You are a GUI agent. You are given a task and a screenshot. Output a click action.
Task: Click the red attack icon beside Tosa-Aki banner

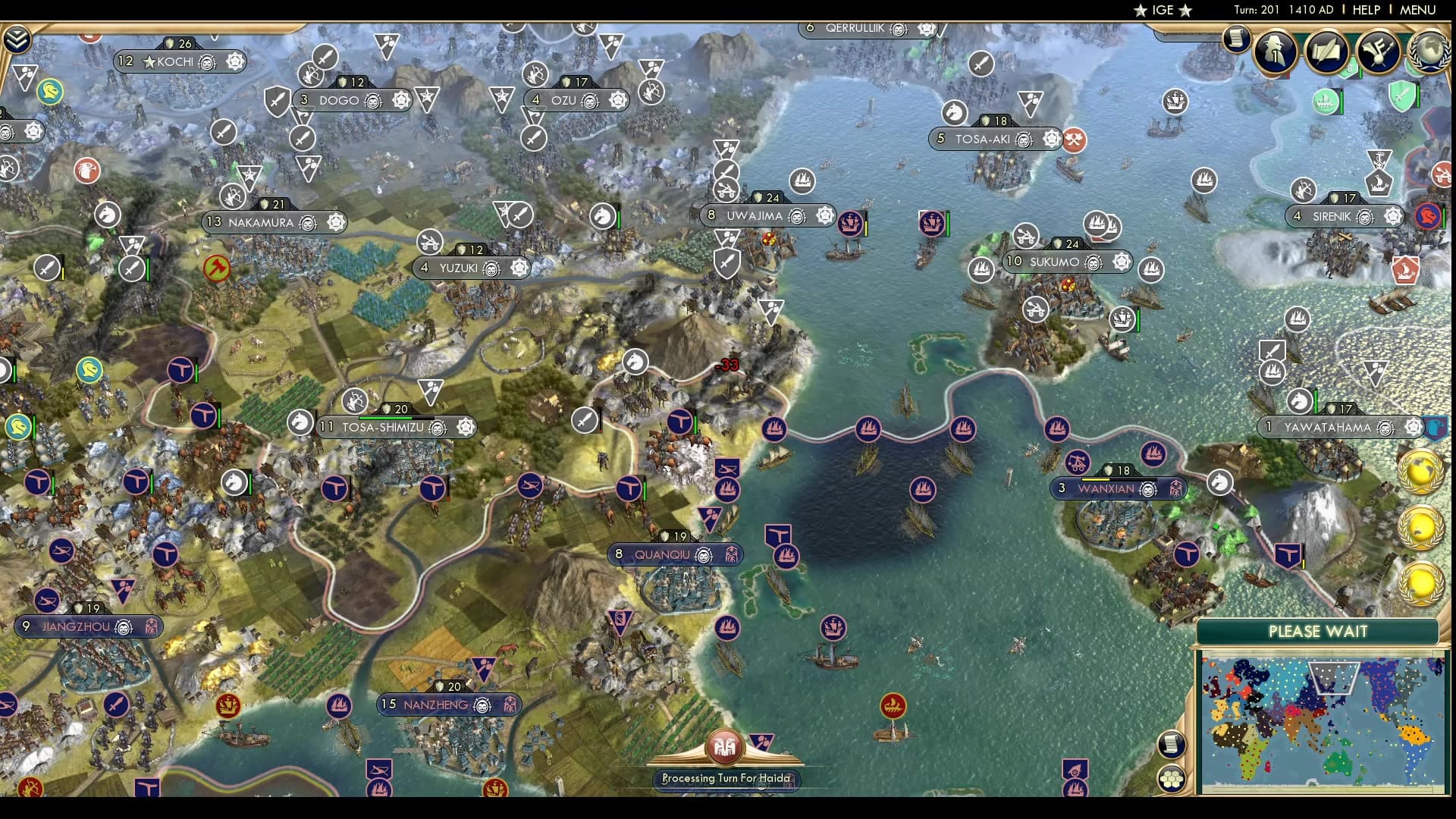(1075, 141)
